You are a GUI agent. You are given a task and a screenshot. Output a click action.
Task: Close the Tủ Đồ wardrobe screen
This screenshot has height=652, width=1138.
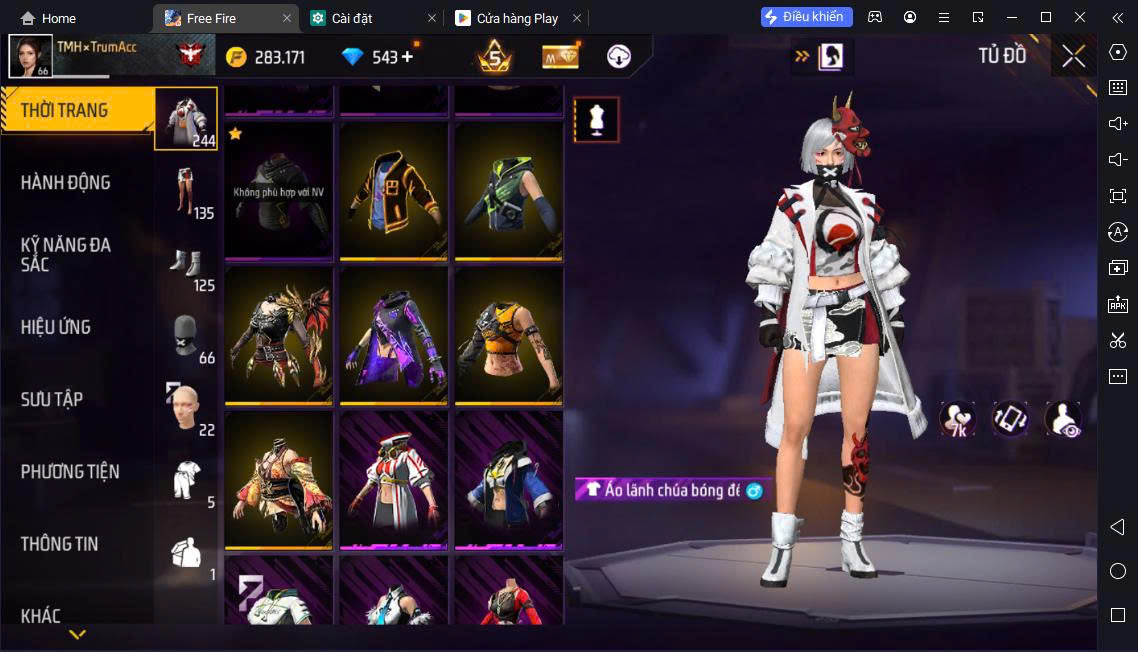[x=1073, y=56]
